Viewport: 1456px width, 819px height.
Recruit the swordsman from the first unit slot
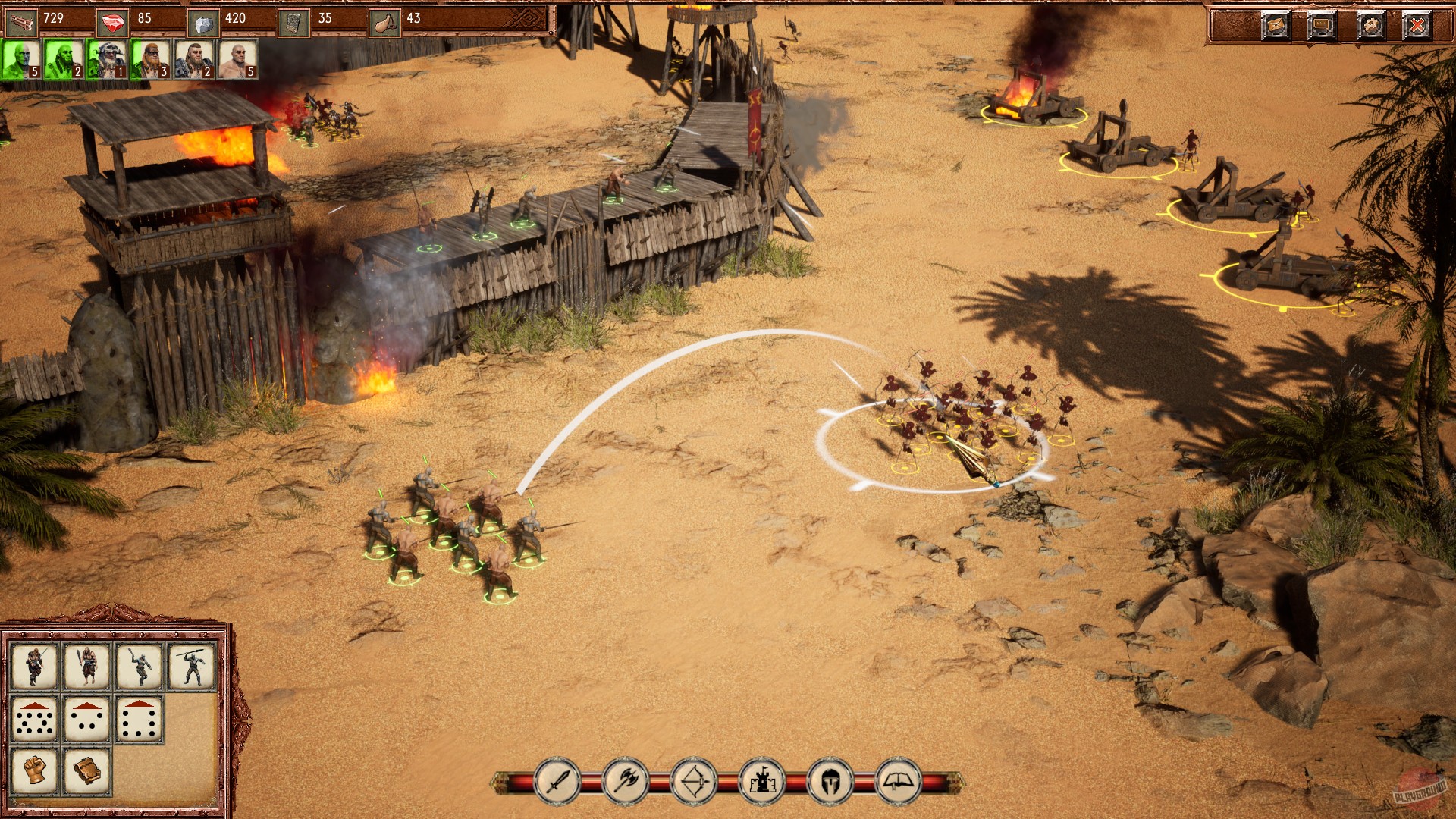[x=36, y=667]
